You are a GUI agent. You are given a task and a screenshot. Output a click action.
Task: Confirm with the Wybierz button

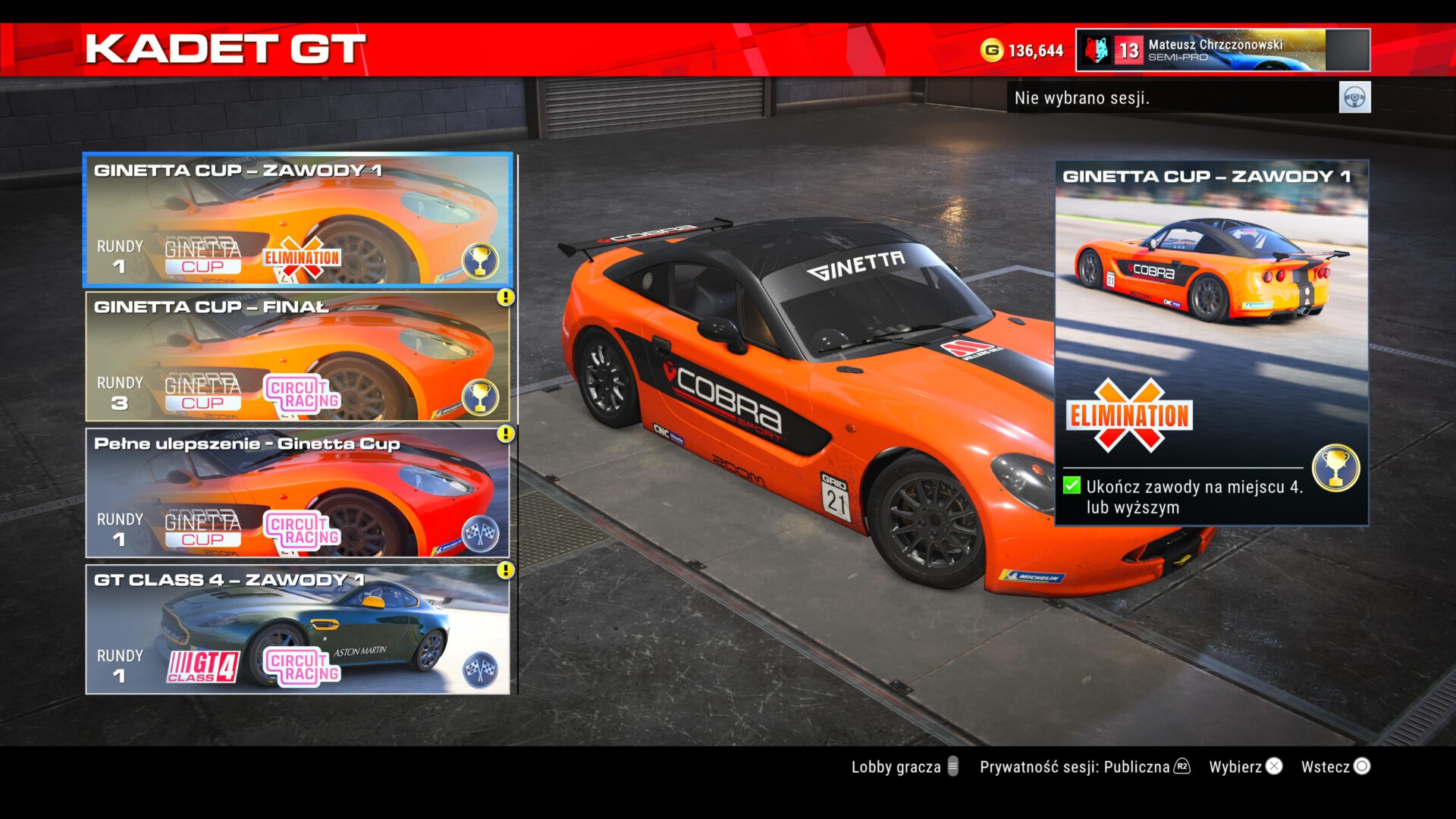point(1245,767)
